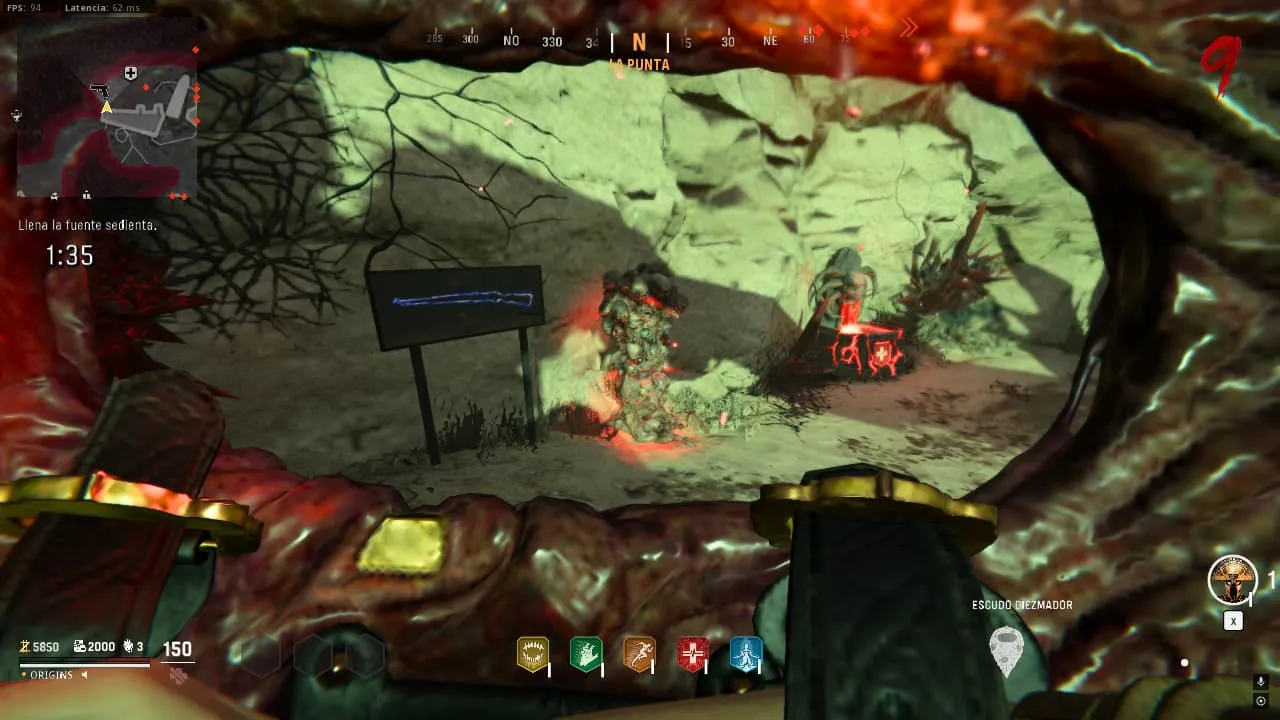Viewport: 1280px width, 720px height.
Task: Select the Escudo Diezmador shield icon
Action: [1006, 650]
